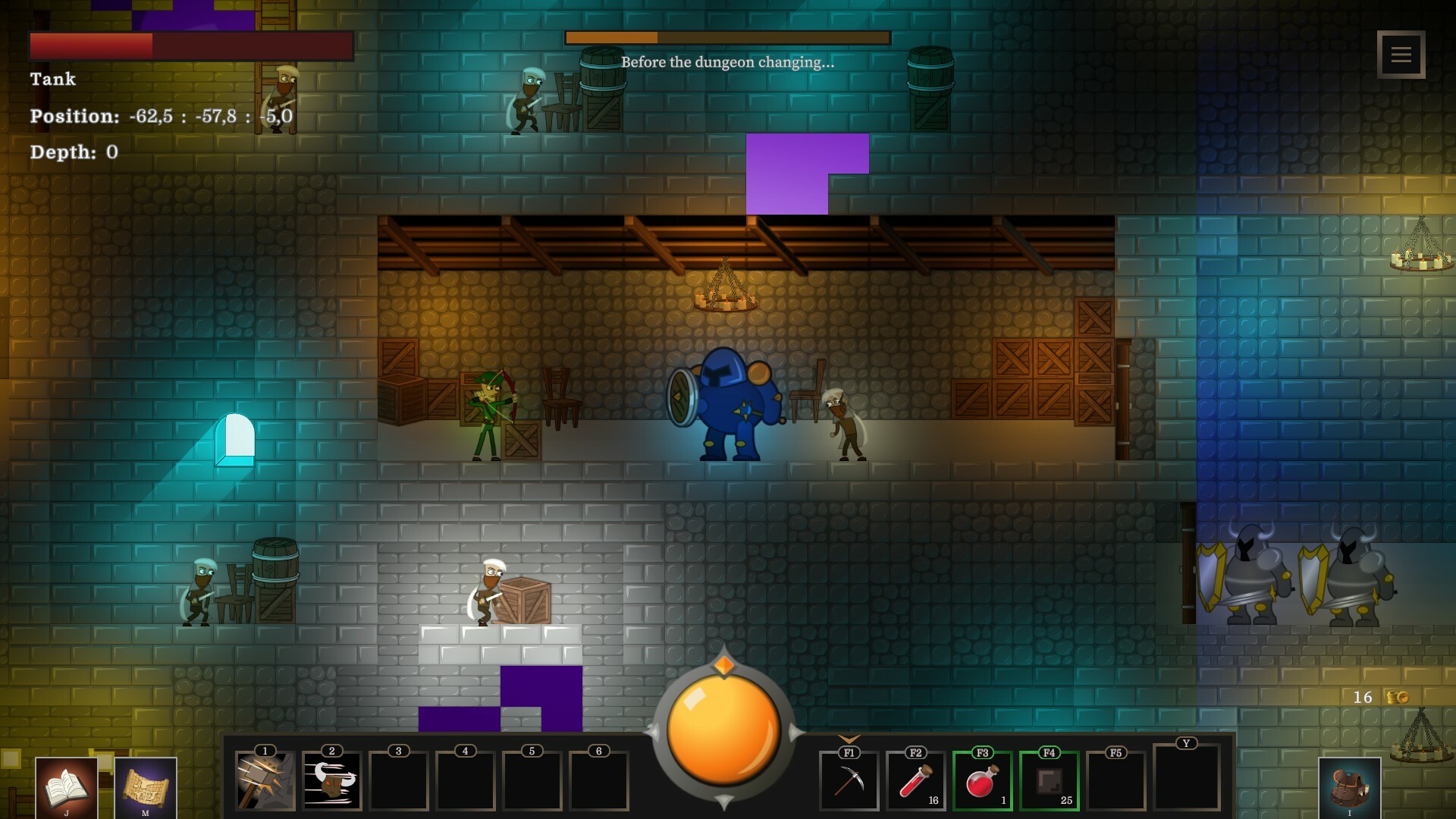Activate the bull charge skill in slot 2

pos(331,781)
